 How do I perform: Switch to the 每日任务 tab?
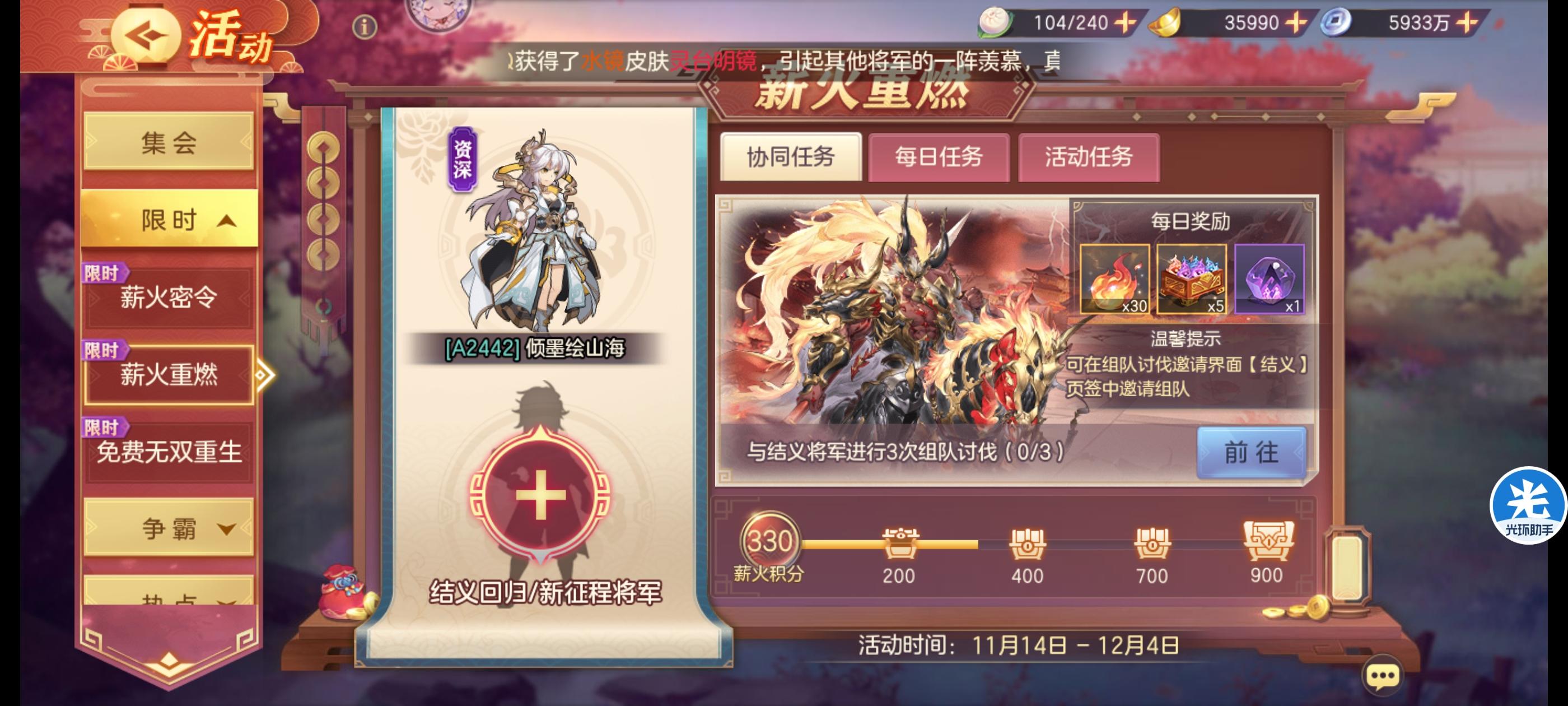(x=940, y=158)
